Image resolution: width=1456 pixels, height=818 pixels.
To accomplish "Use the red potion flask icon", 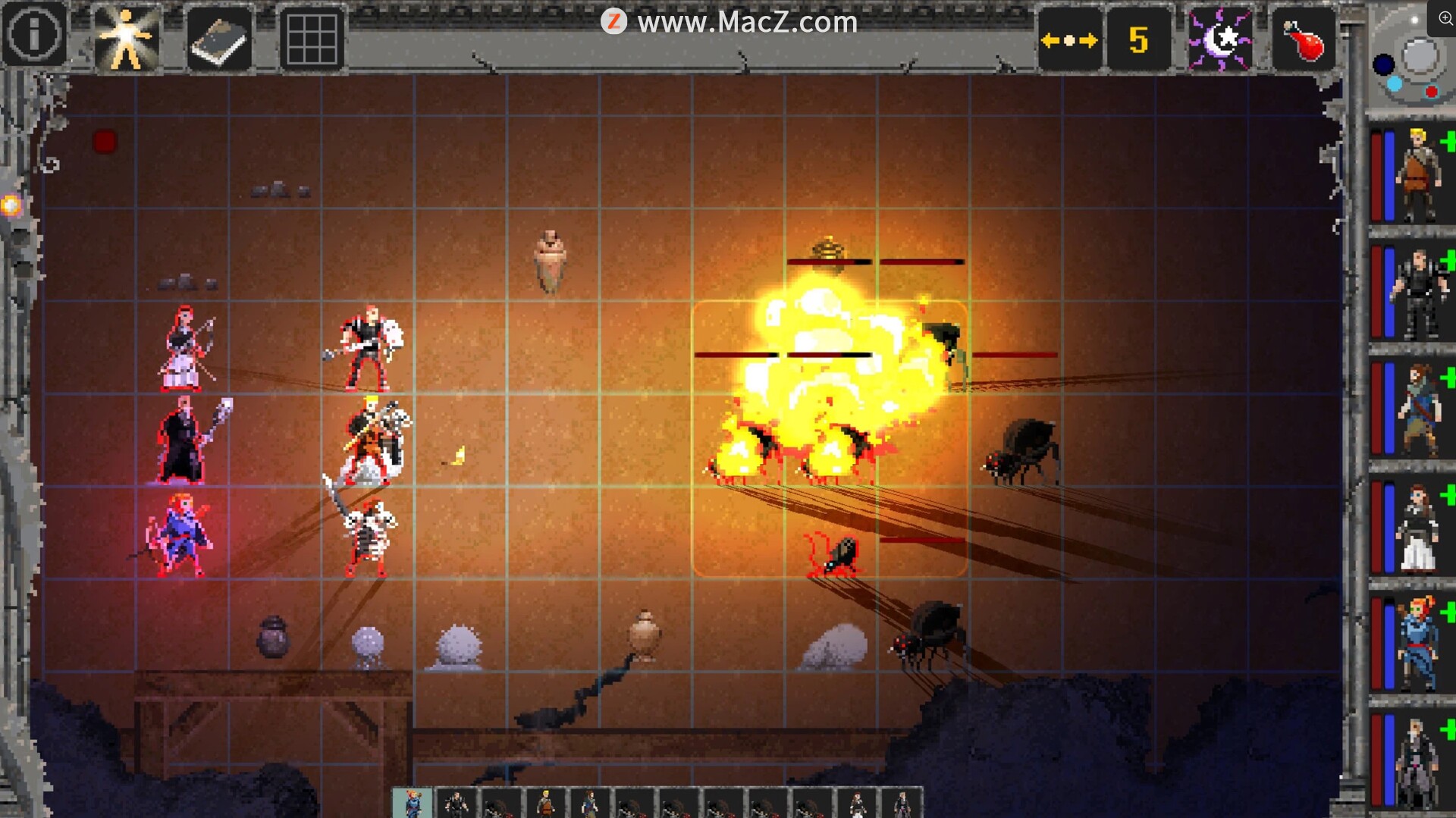I will (1303, 39).
